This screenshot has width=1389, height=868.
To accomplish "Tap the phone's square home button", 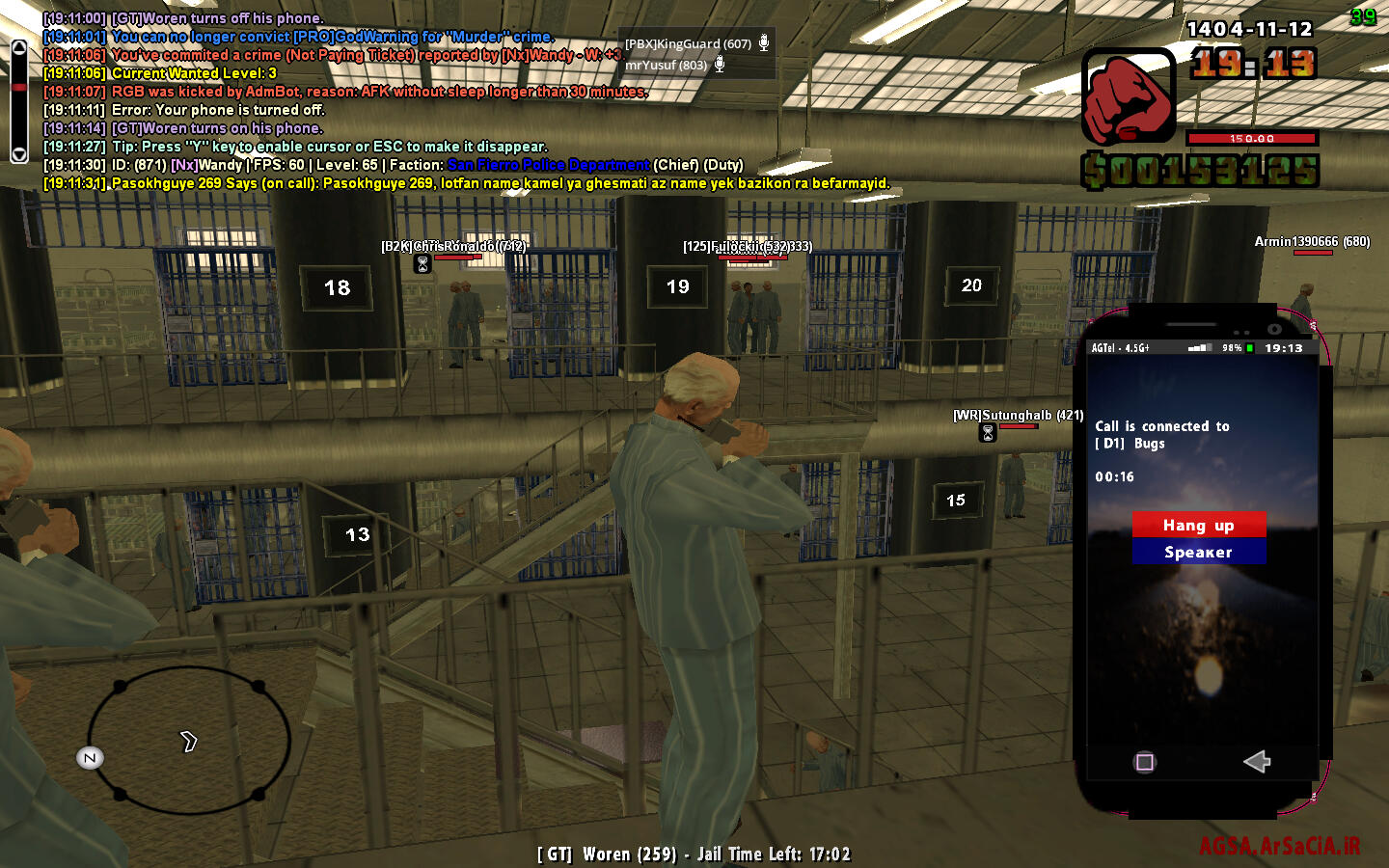I will pos(1145,763).
